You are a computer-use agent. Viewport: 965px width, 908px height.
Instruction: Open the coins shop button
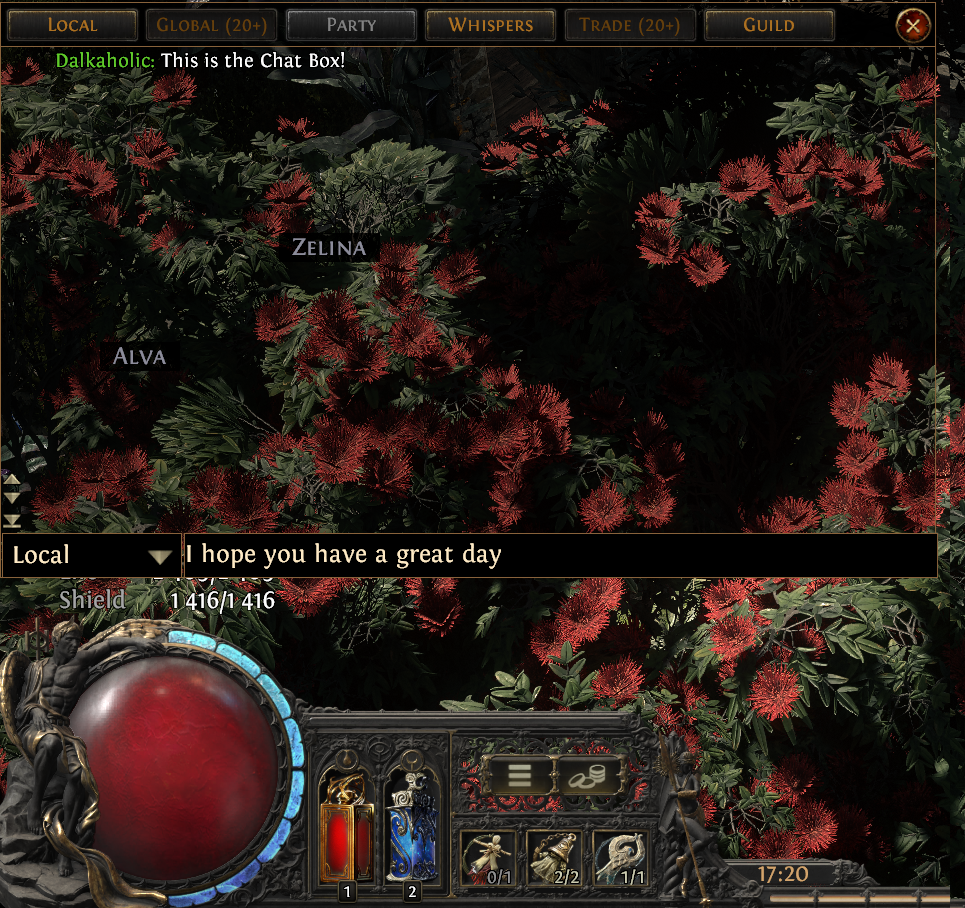click(588, 776)
